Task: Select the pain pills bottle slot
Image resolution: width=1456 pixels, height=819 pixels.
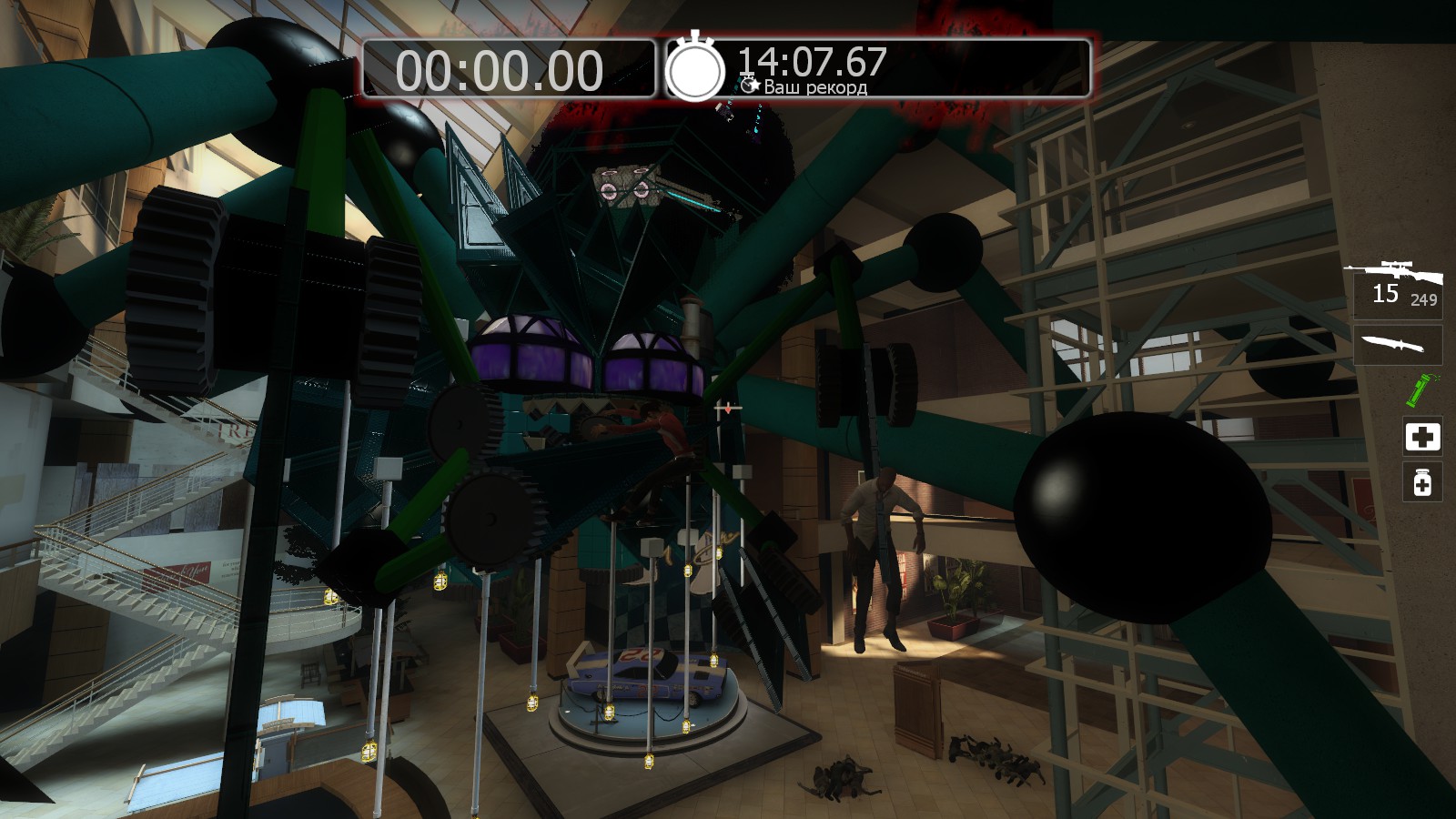Action: (x=1422, y=482)
